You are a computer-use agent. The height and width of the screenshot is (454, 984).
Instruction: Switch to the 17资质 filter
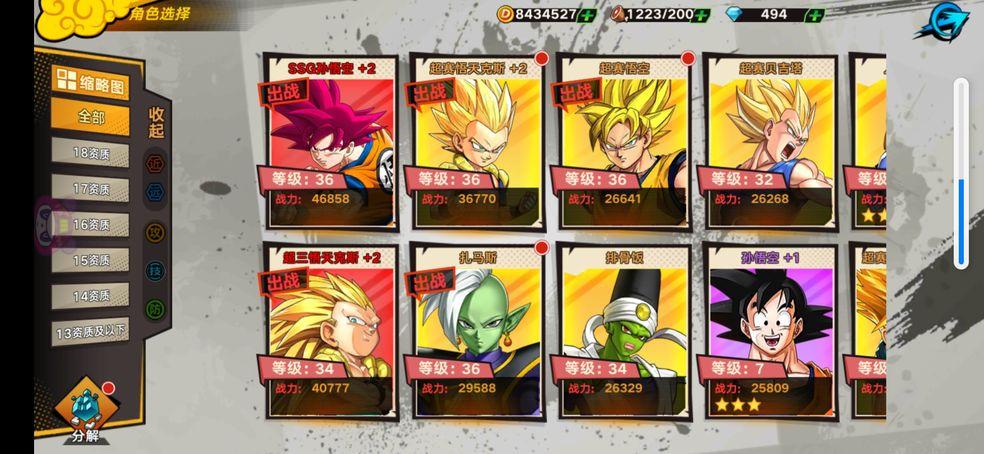(91, 189)
